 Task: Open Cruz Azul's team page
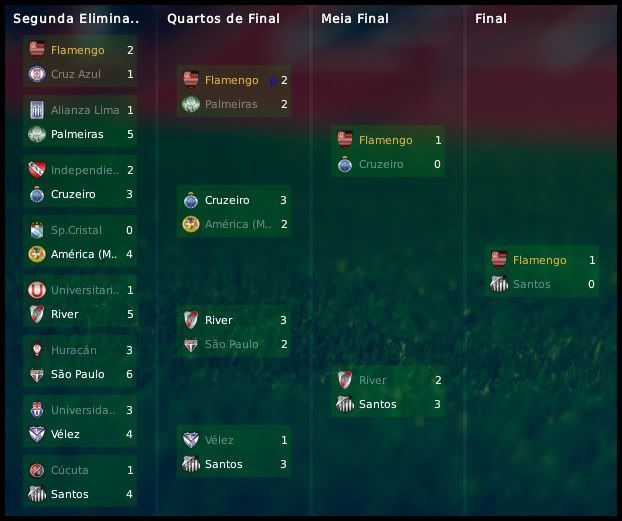[x=76, y=74]
